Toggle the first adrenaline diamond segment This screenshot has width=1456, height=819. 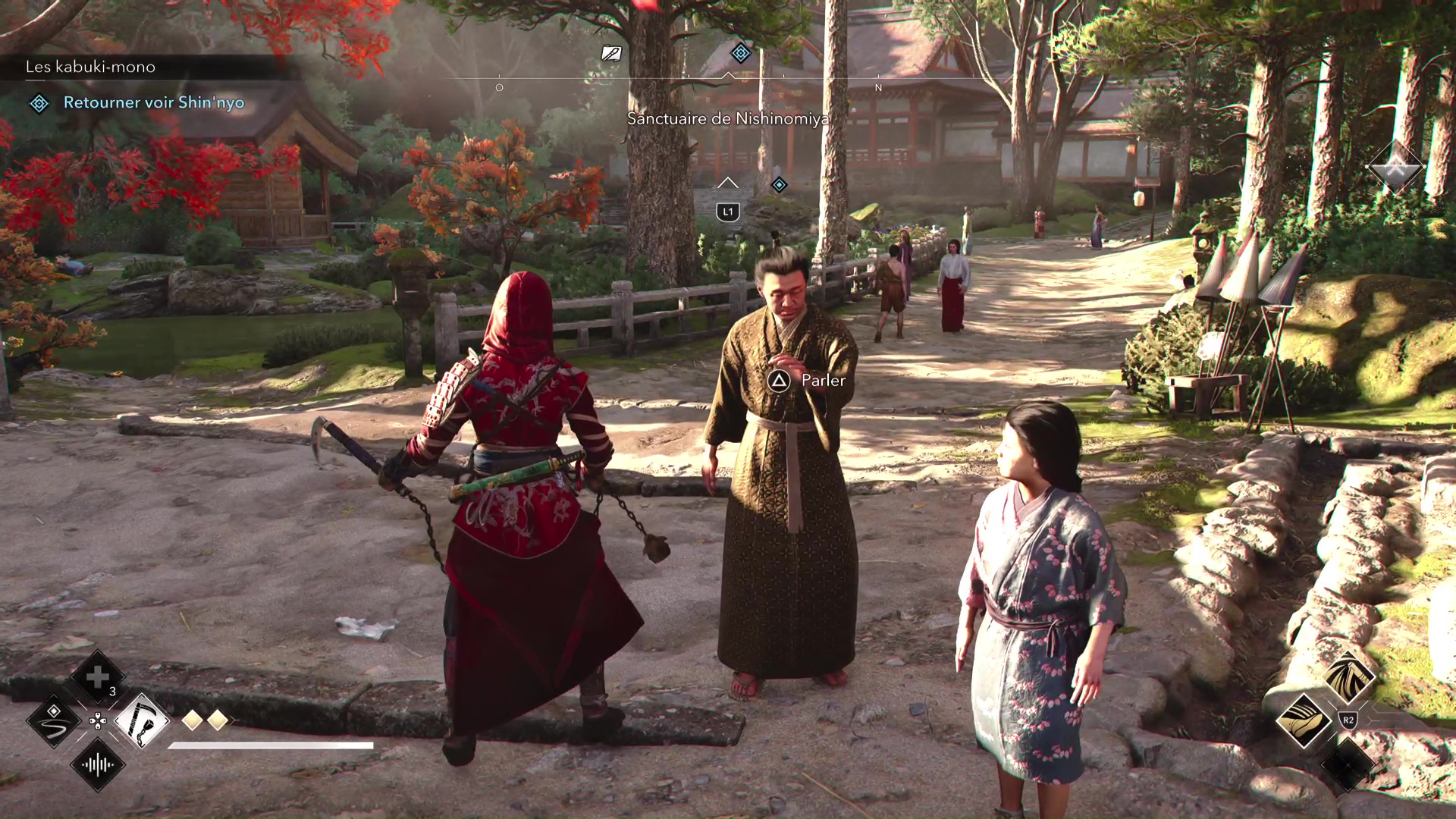click(191, 721)
